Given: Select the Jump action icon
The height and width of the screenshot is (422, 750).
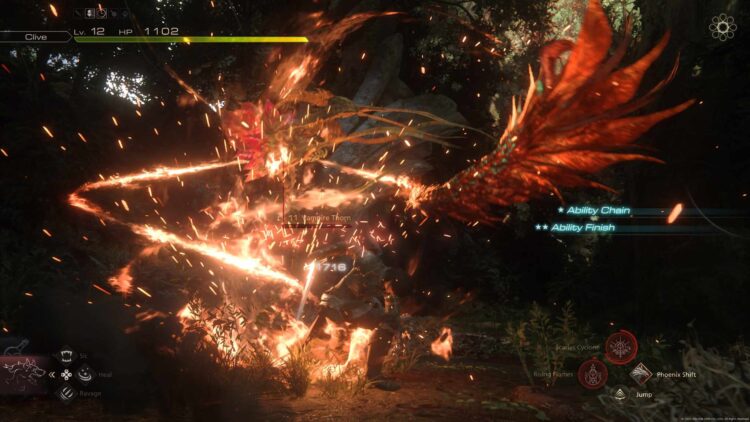Looking at the screenshot, I should [x=617, y=395].
